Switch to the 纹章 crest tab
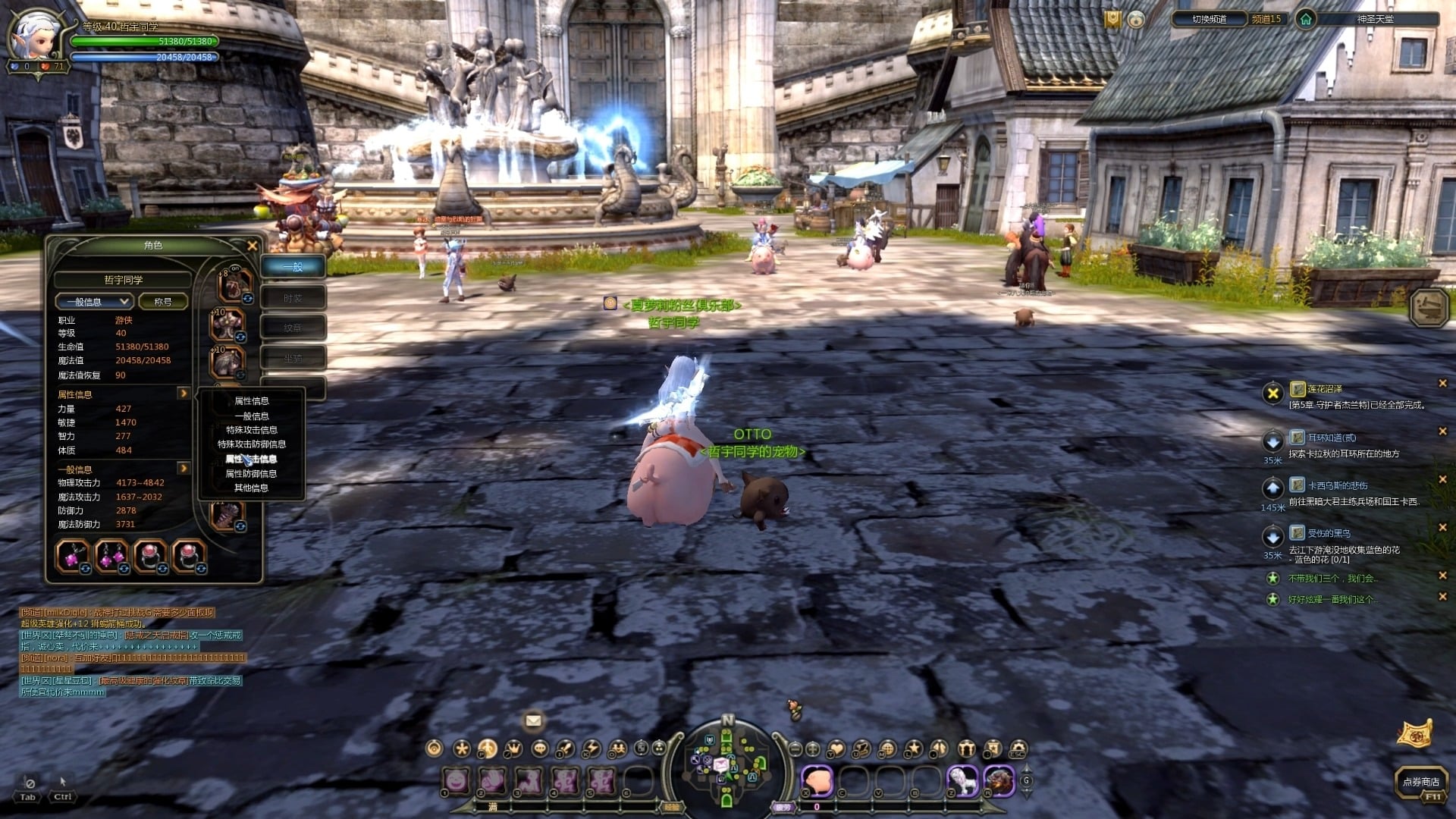This screenshot has width=1456, height=819. pyautogui.click(x=293, y=328)
